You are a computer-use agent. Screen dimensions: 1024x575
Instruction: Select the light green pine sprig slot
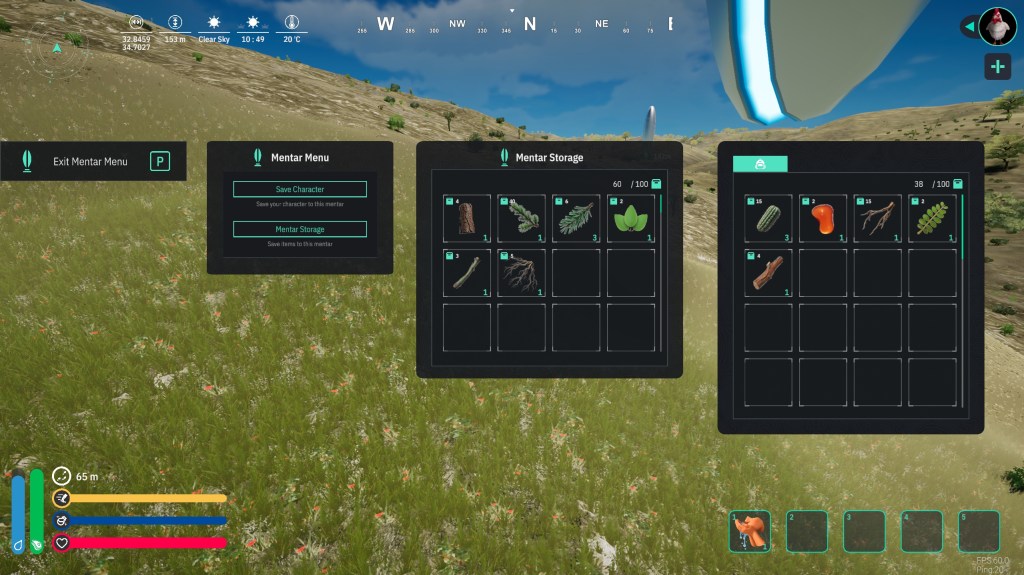point(576,218)
